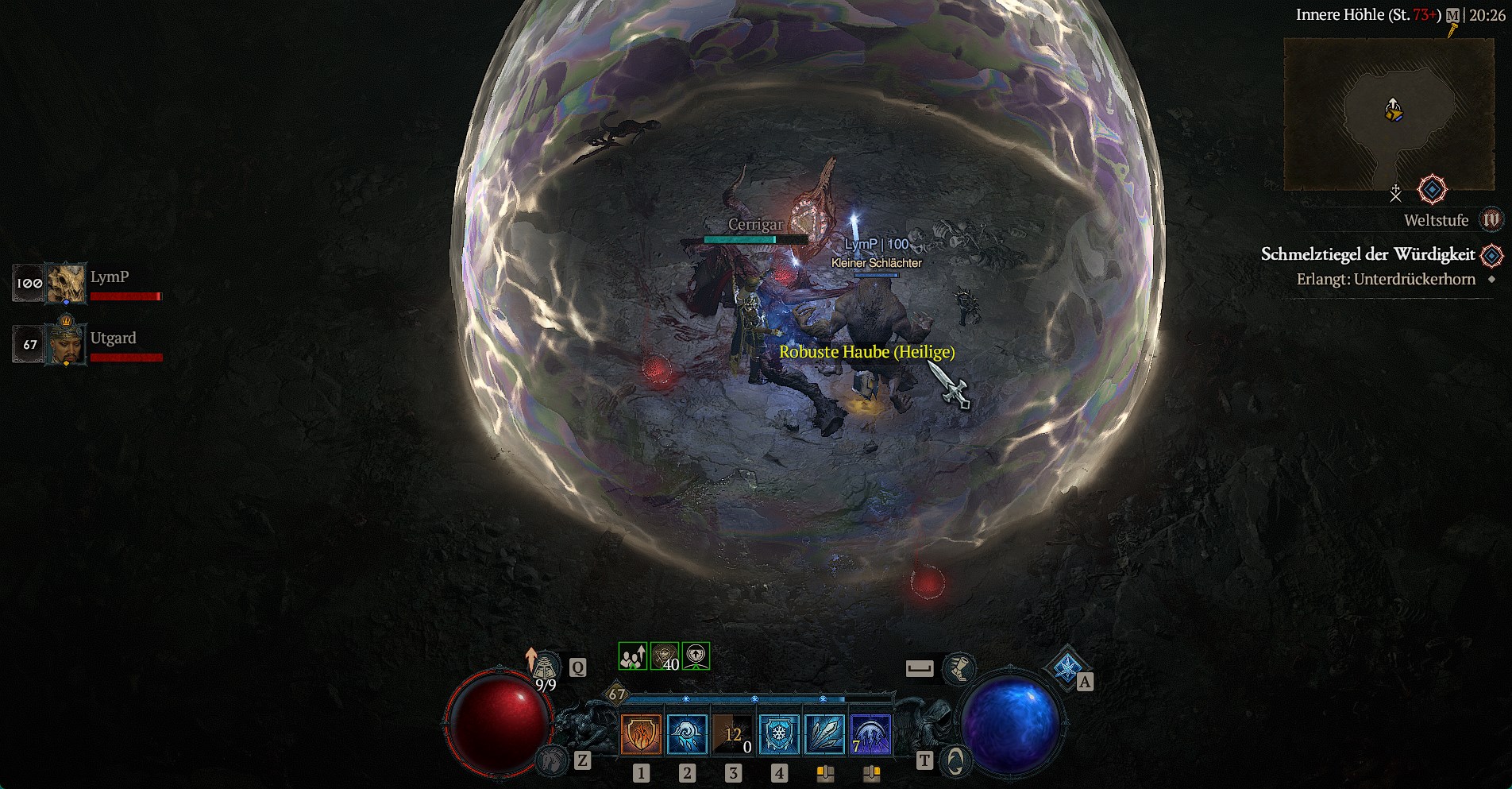Fire the Ice Shards skill
Screen dimensions: 1512x789
pyautogui.click(x=825, y=733)
